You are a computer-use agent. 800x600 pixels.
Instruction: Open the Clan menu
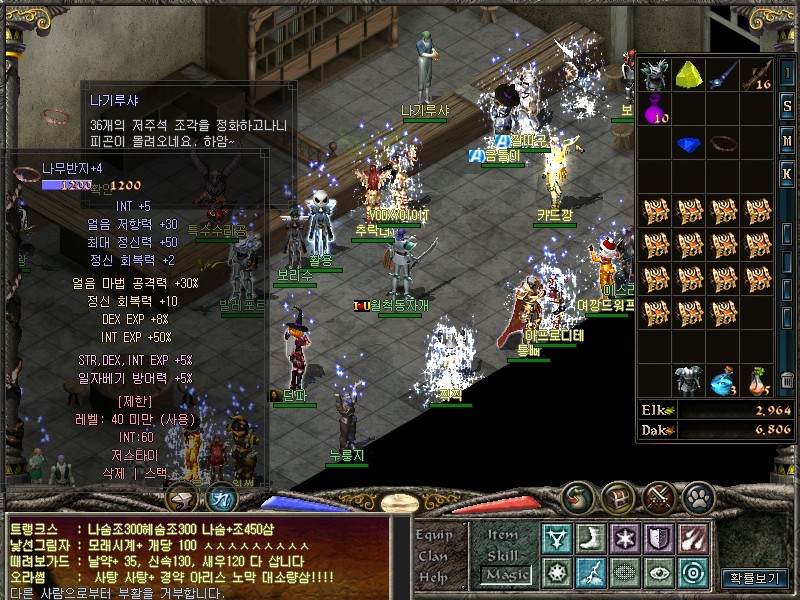[x=434, y=556]
